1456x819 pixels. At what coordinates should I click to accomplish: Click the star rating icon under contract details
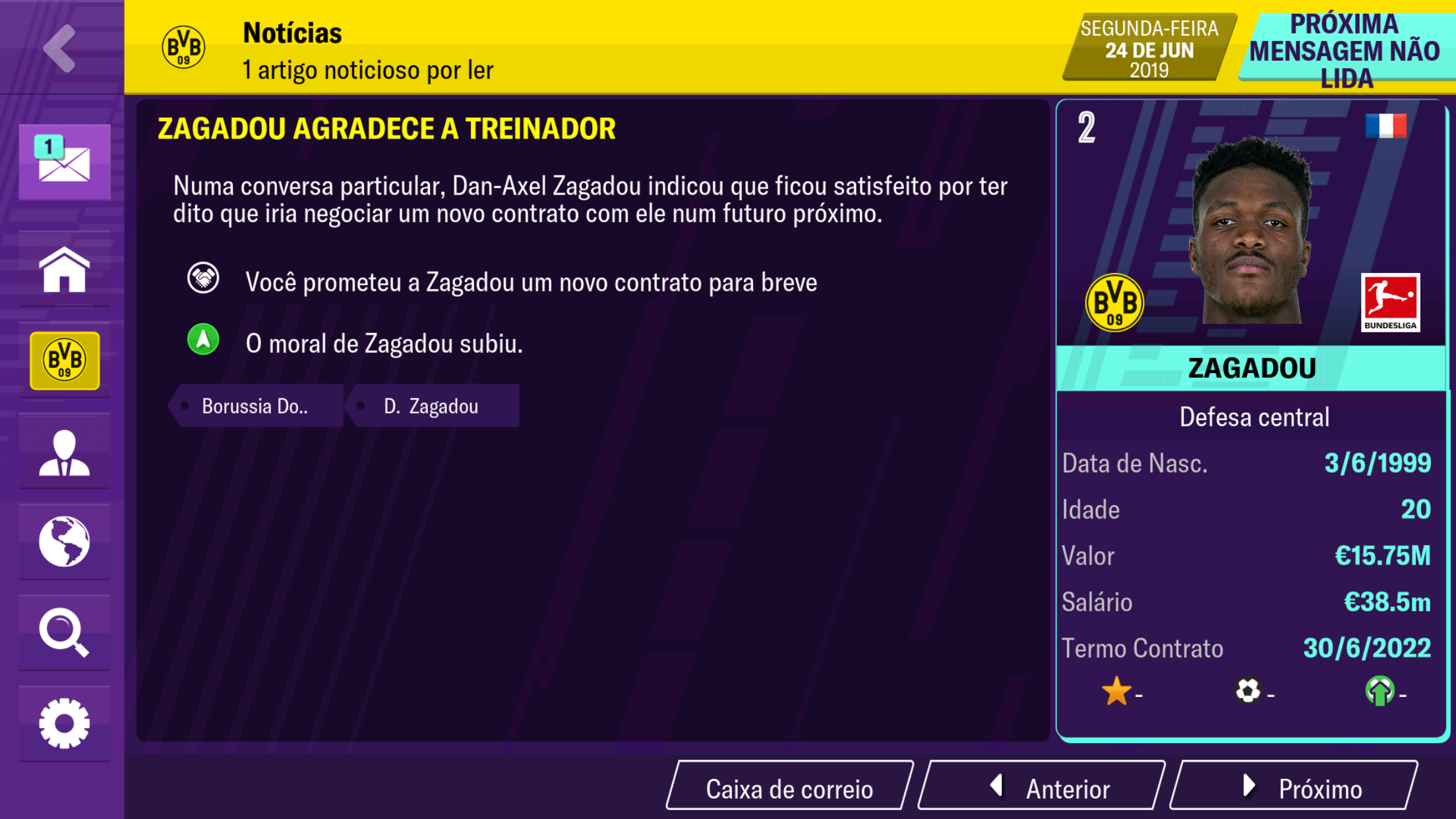click(x=1116, y=692)
